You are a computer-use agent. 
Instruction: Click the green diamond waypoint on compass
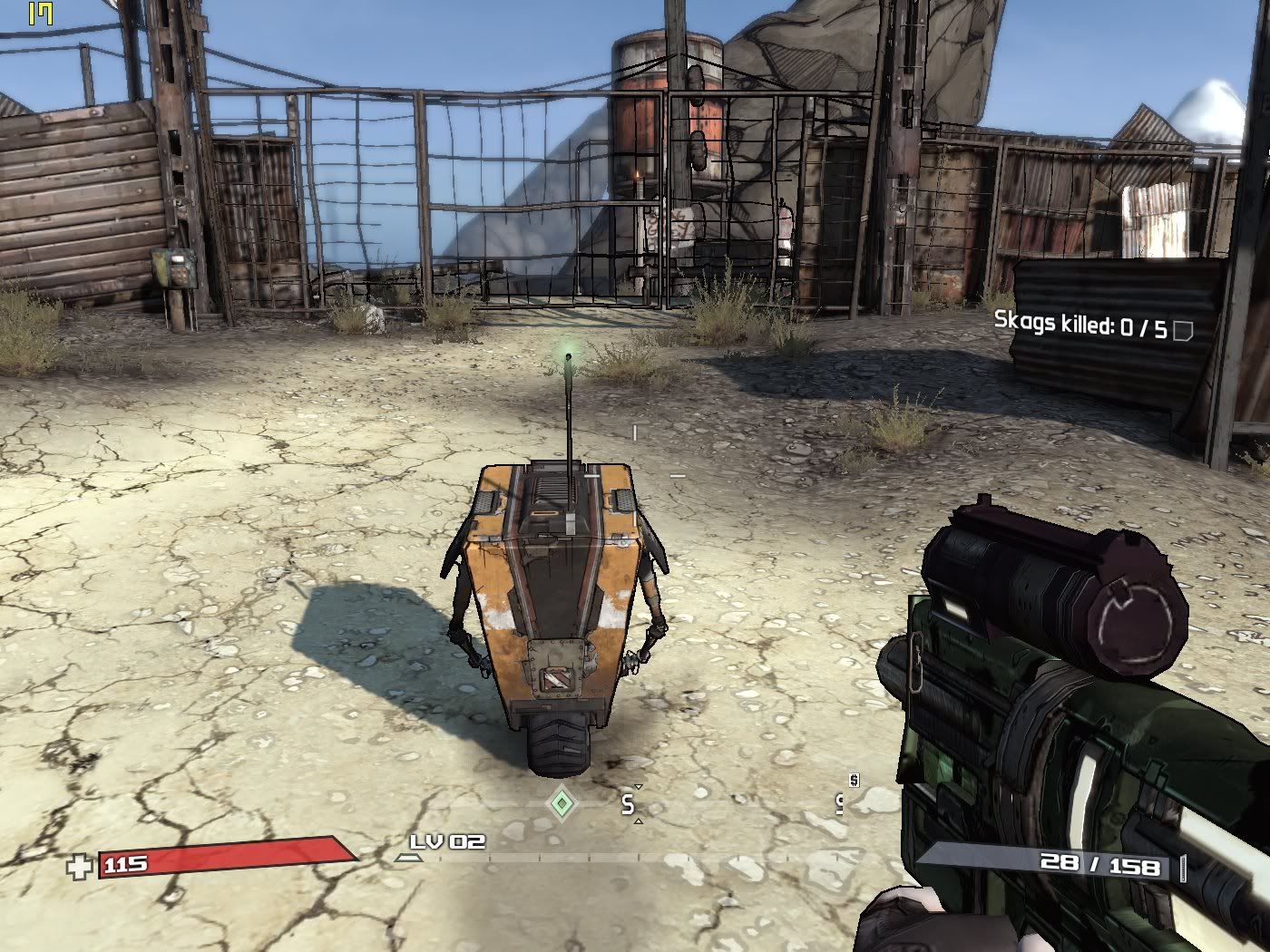pyautogui.click(x=562, y=802)
